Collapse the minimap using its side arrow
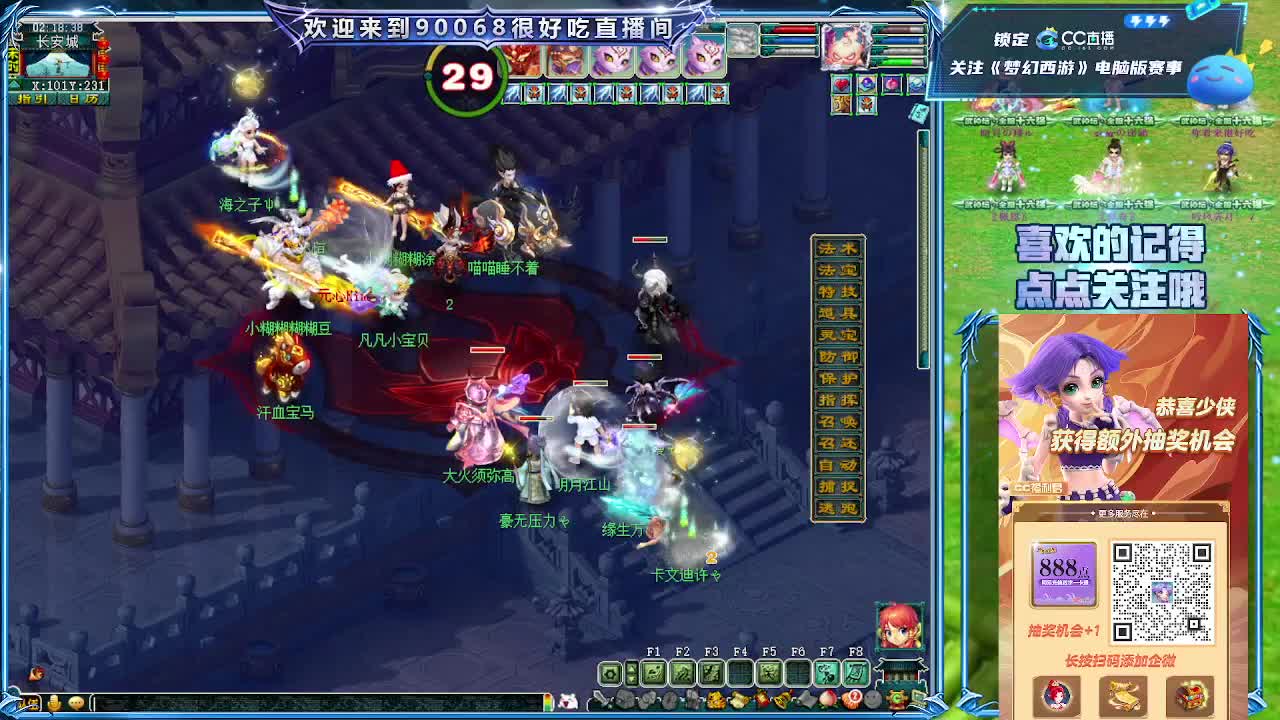Screen dimensions: 1280x720 click(x=13, y=84)
